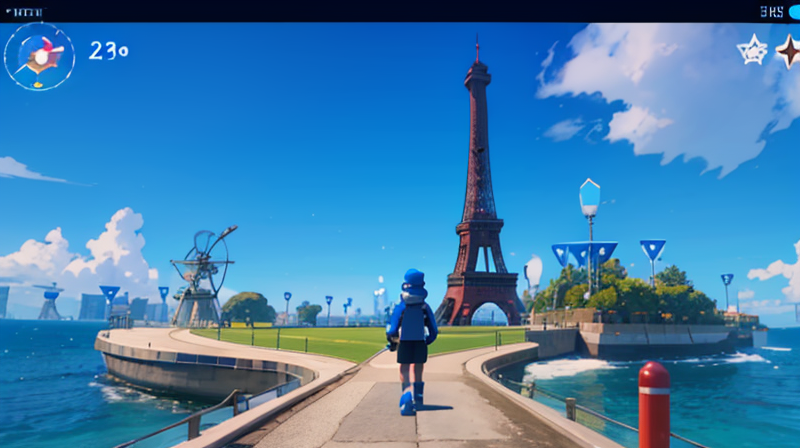Select the white star outline icon
The width and height of the screenshot is (800, 448).
click(x=752, y=50)
